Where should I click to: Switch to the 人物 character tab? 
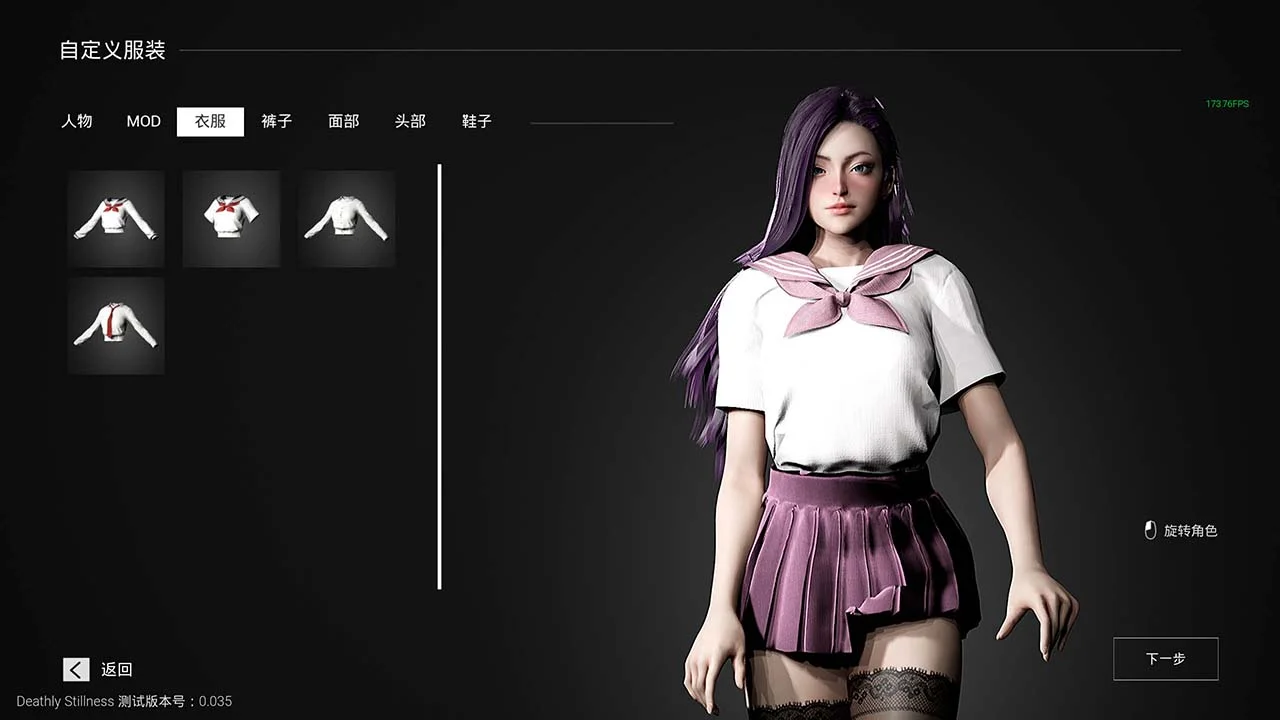(x=76, y=121)
